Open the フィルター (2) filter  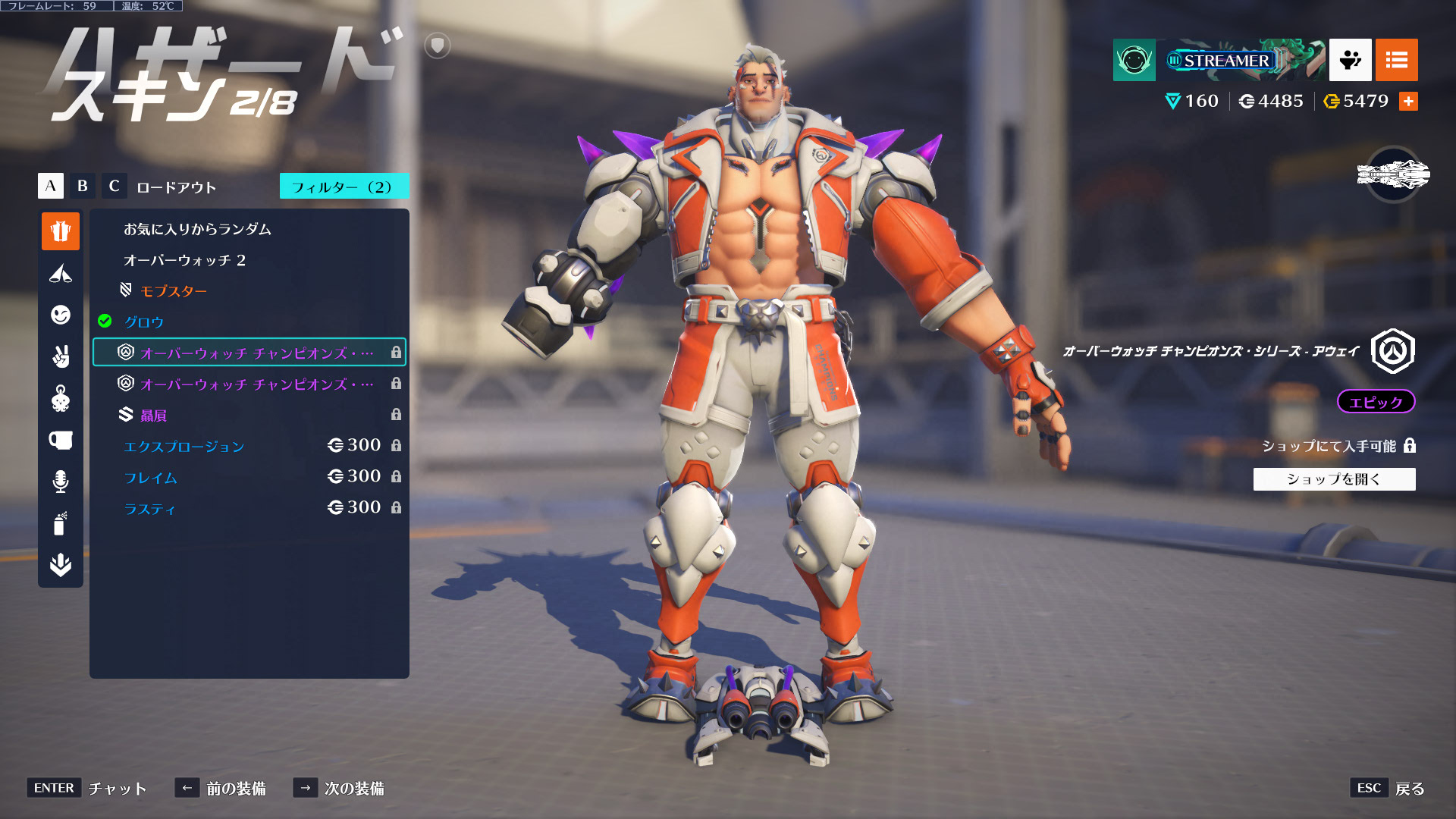(x=344, y=187)
